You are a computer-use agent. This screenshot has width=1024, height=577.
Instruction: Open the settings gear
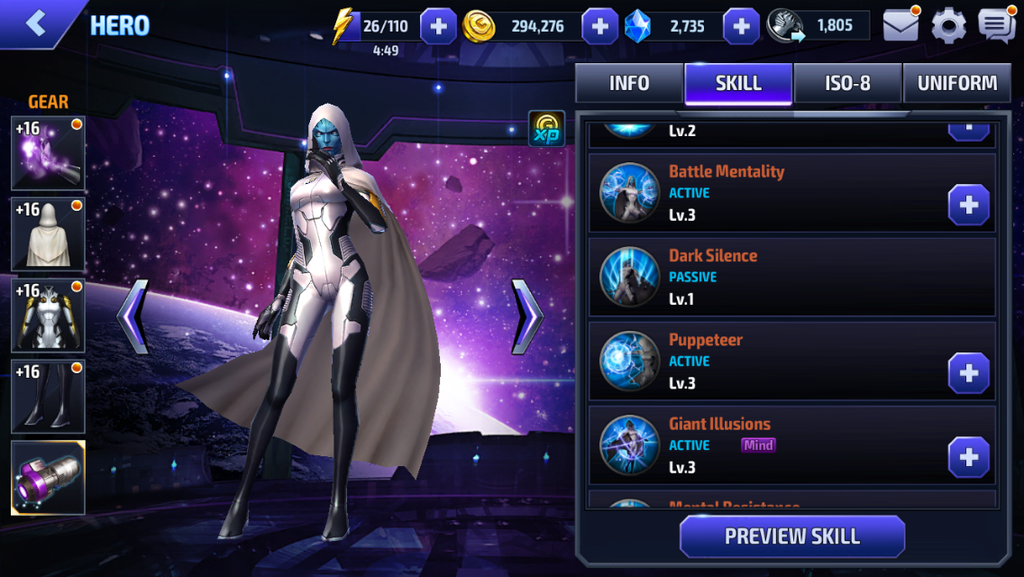tap(948, 26)
